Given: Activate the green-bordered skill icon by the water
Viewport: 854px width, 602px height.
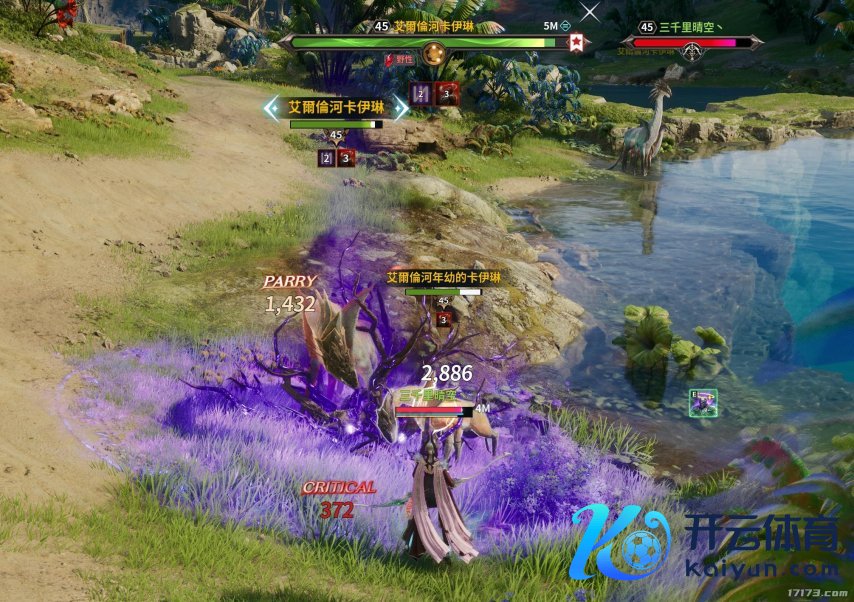Looking at the screenshot, I should coord(703,403).
